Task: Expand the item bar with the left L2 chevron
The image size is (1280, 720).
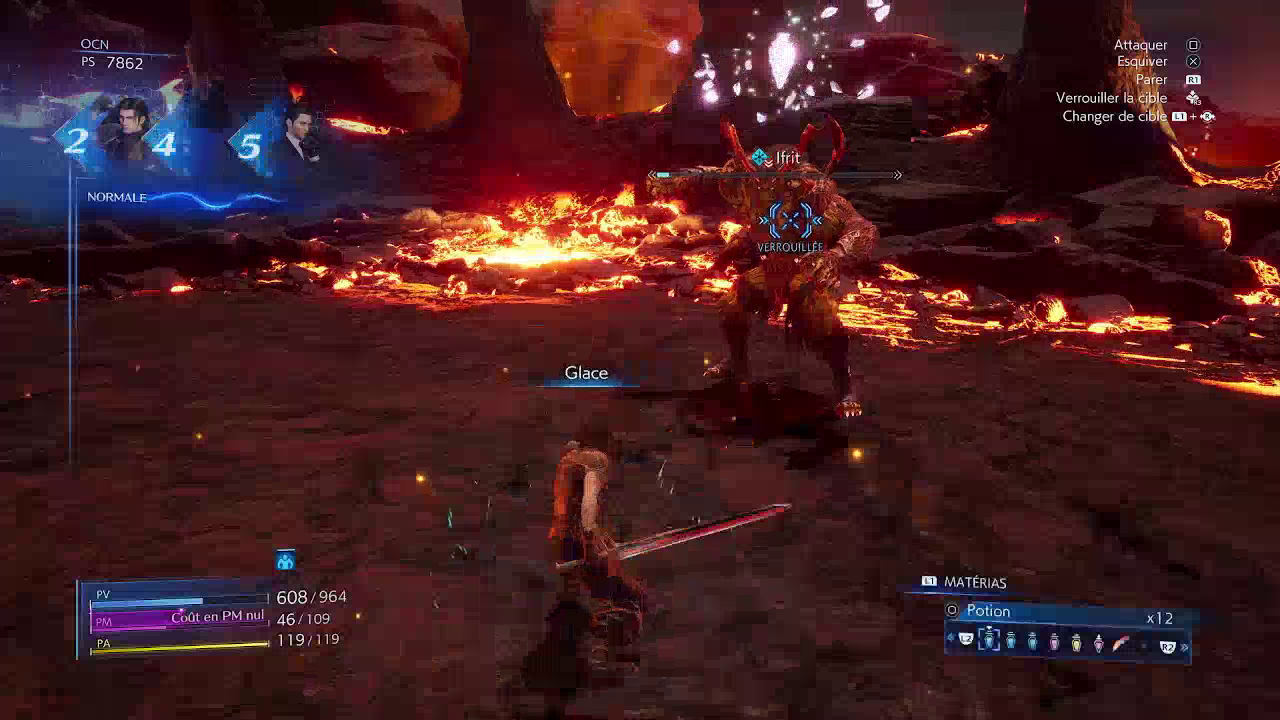Action: 948,641
